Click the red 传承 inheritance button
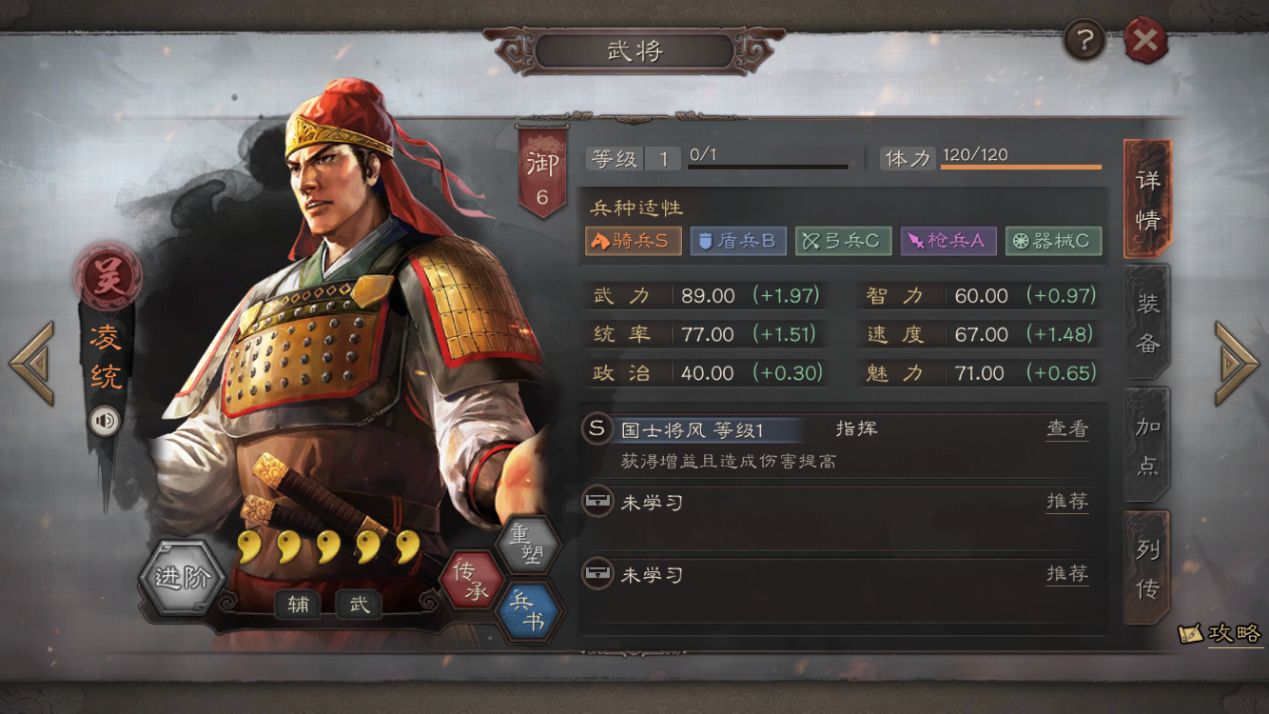 point(471,580)
